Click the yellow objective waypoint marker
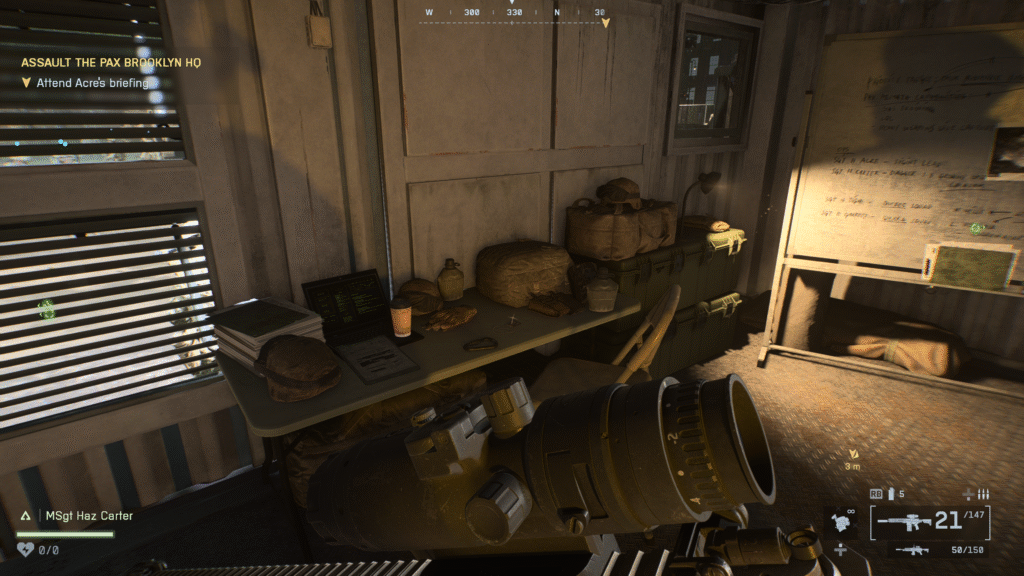Screen dimensions: 1024x576 (853, 453)
